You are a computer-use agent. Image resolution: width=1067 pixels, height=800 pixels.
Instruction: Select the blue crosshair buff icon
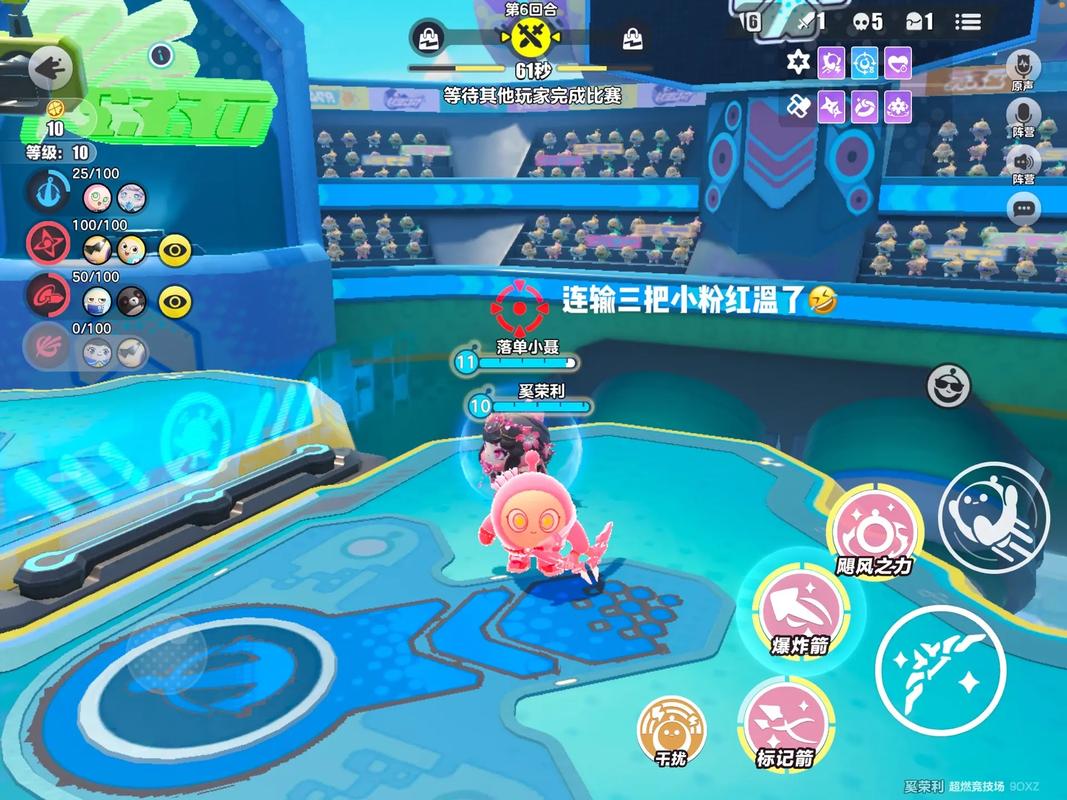click(x=865, y=63)
